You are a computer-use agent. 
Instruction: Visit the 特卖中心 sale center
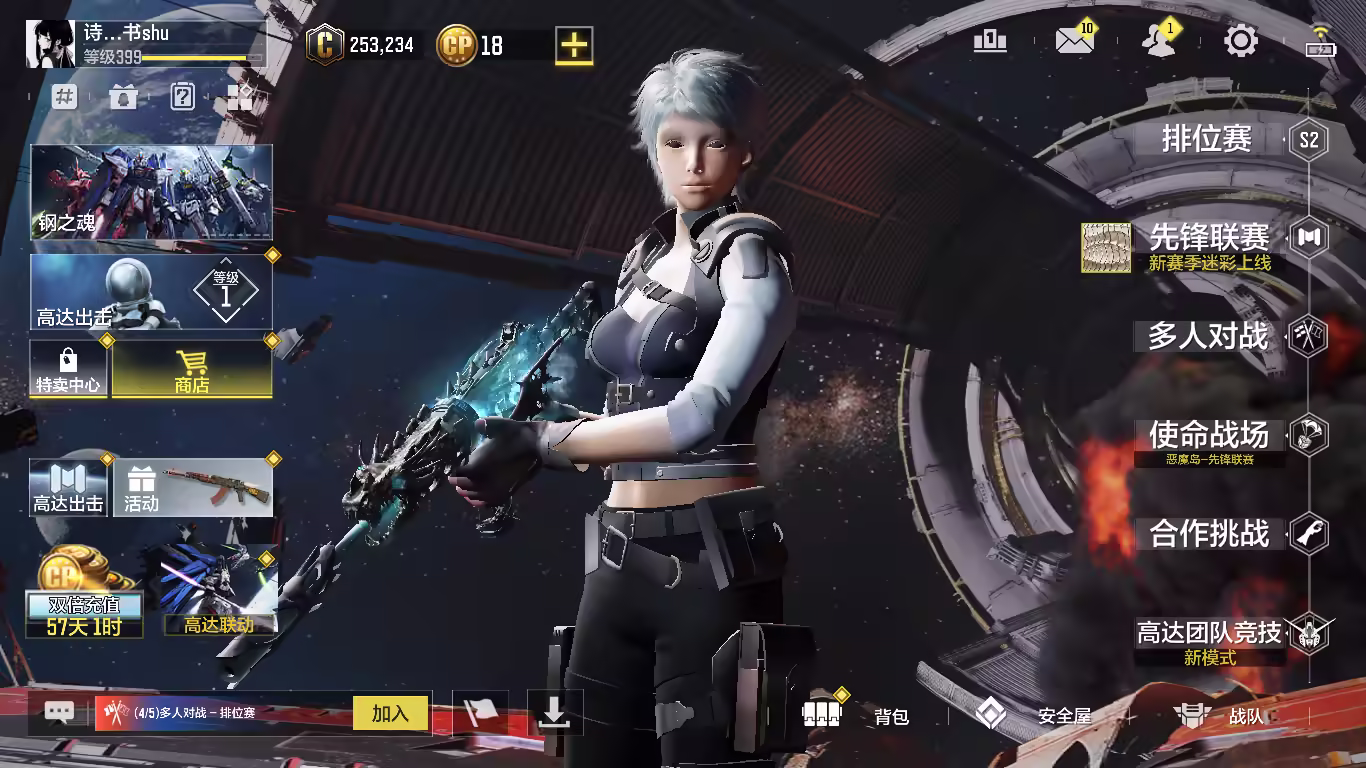point(68,369)
